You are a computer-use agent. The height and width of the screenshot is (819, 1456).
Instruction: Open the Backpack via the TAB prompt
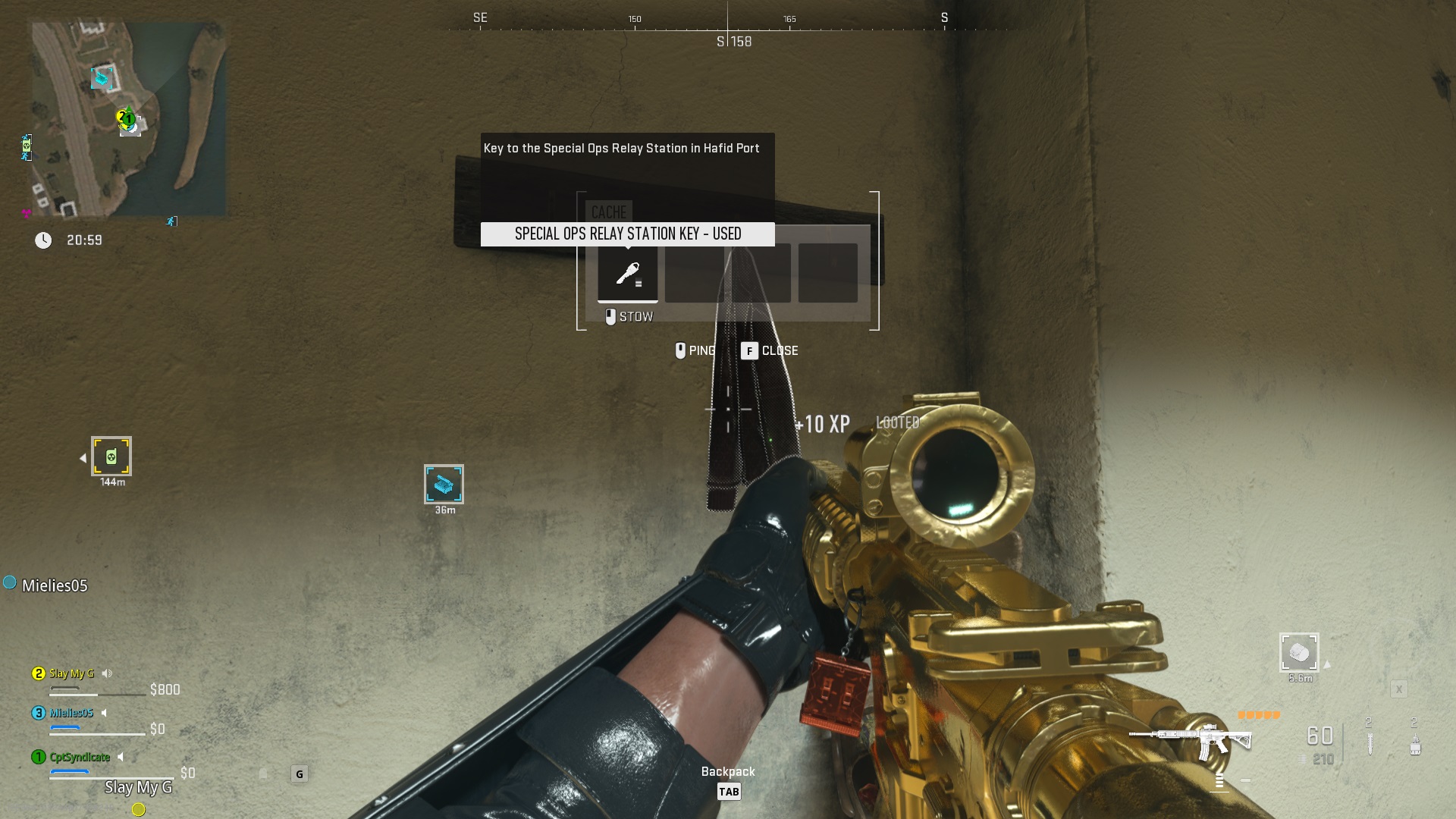(x=729, y=791)
